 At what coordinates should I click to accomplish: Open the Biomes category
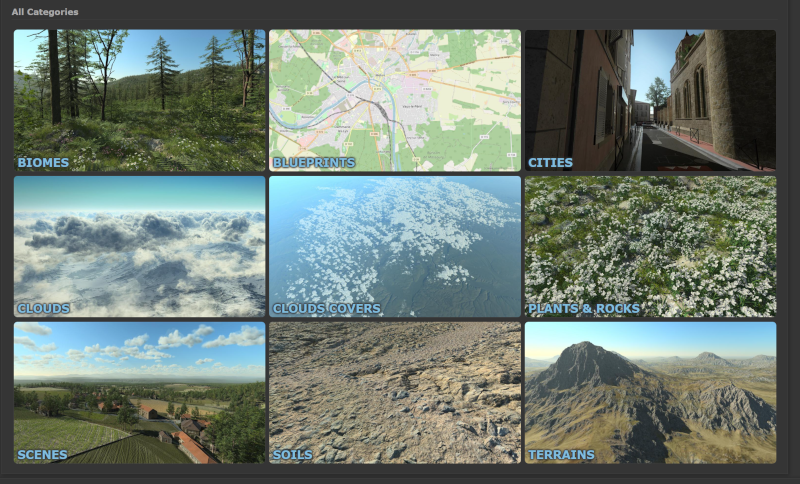(139, 100)
